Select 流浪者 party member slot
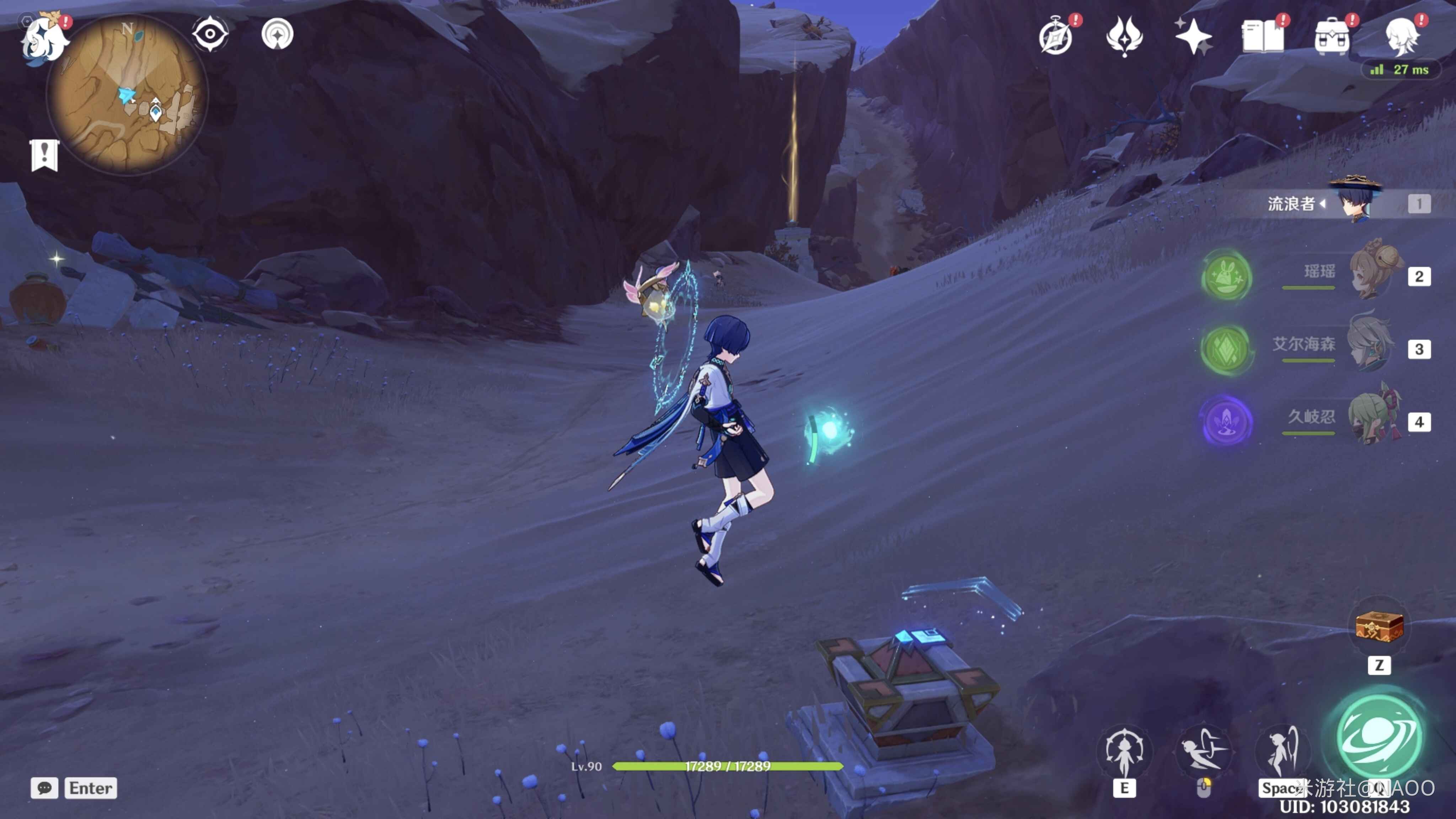 tap(1356, 202)
